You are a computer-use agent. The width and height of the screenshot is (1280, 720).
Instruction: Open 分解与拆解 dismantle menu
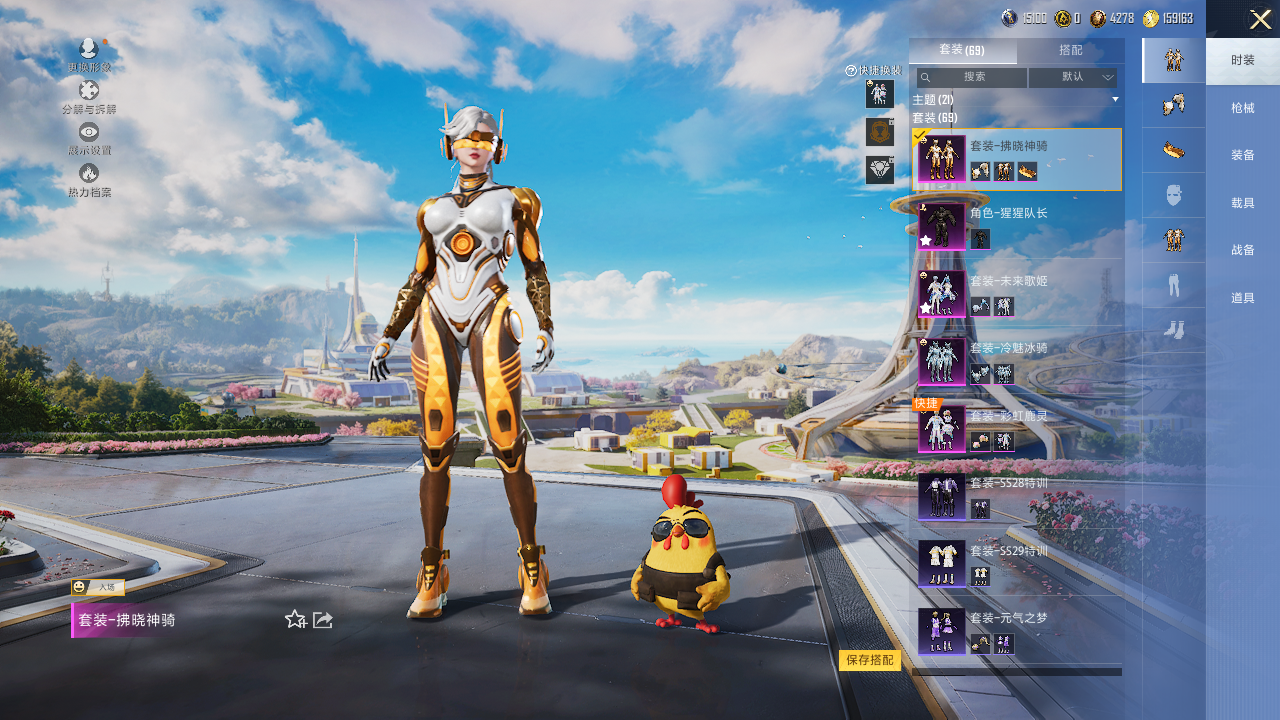point(89,97)
